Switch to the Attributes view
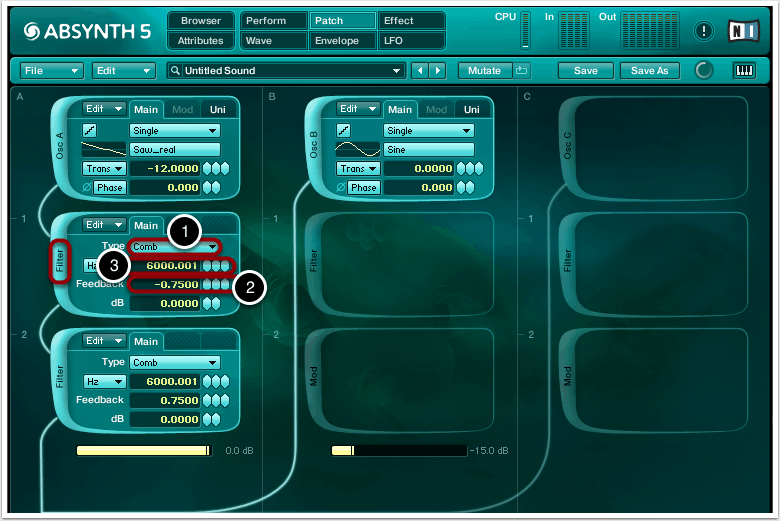This screenshot has width=780, height=521. (x=201, y=41)
